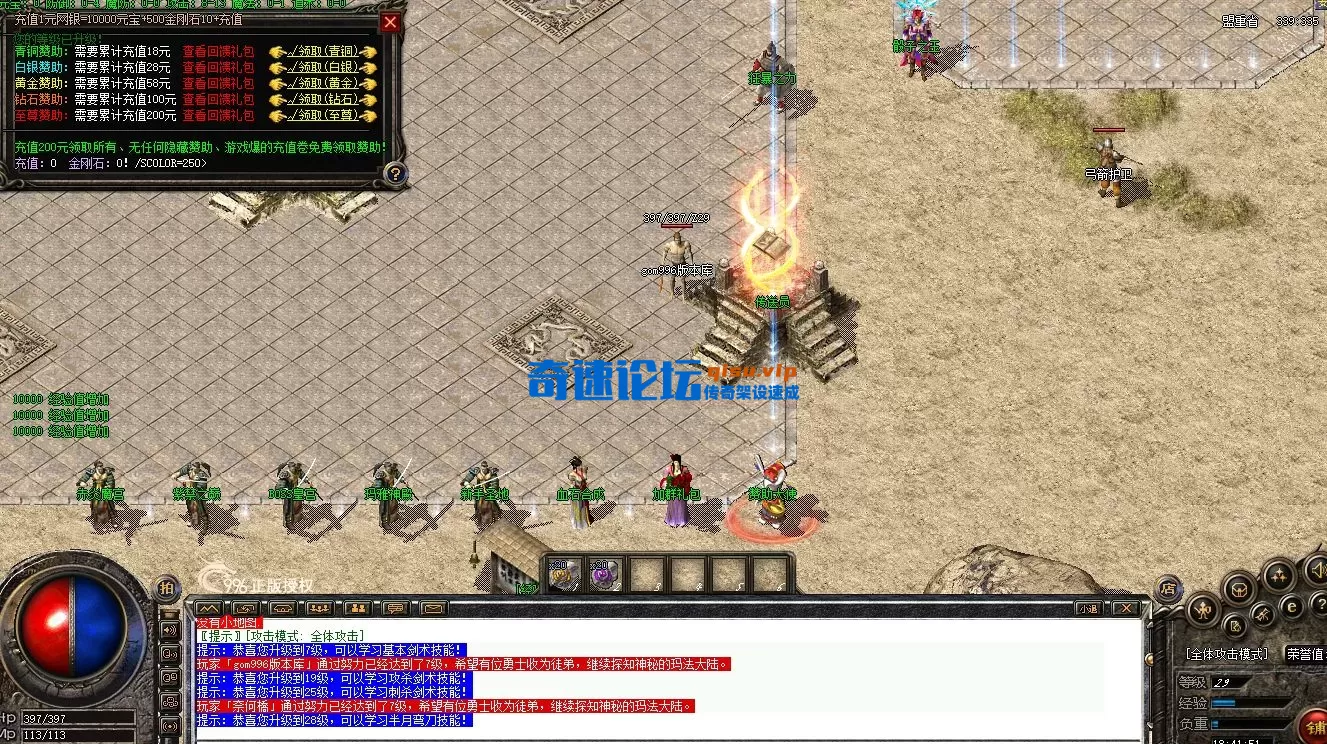This screenshot has height=744, width=1327.
Task: Click the 'e' browser icon on right sidebar
Action: click(1291, 606)
